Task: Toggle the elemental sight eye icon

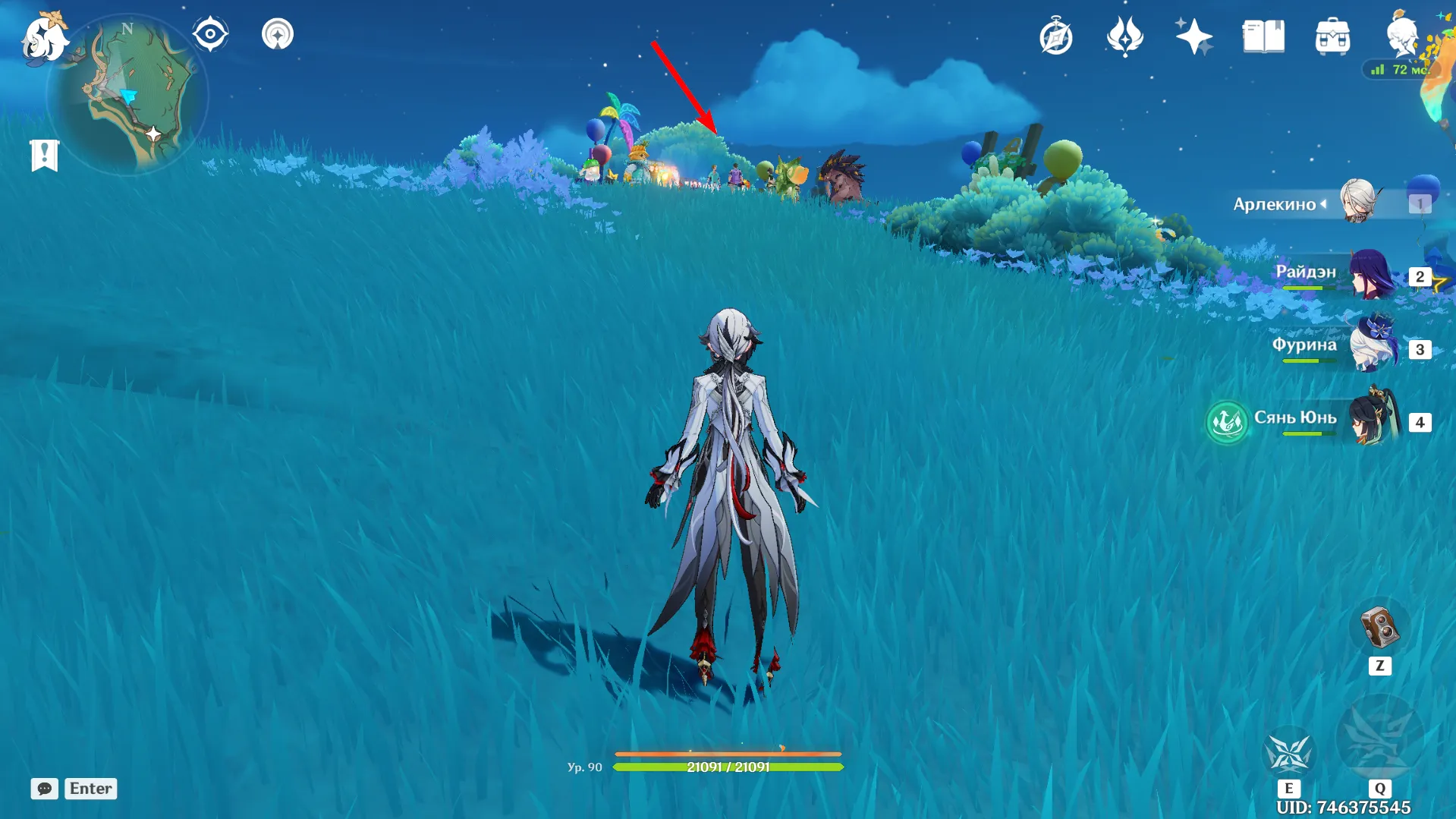Action: [x=210, y=34]
